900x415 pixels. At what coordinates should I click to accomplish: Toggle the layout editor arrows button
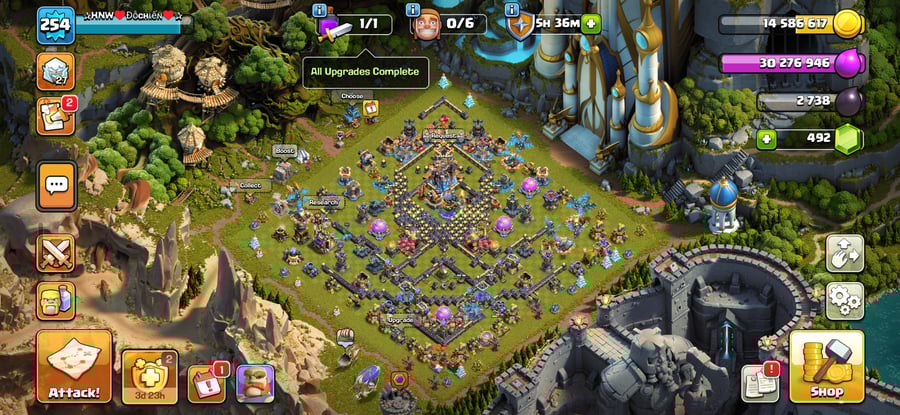click(x=844, y=254)
